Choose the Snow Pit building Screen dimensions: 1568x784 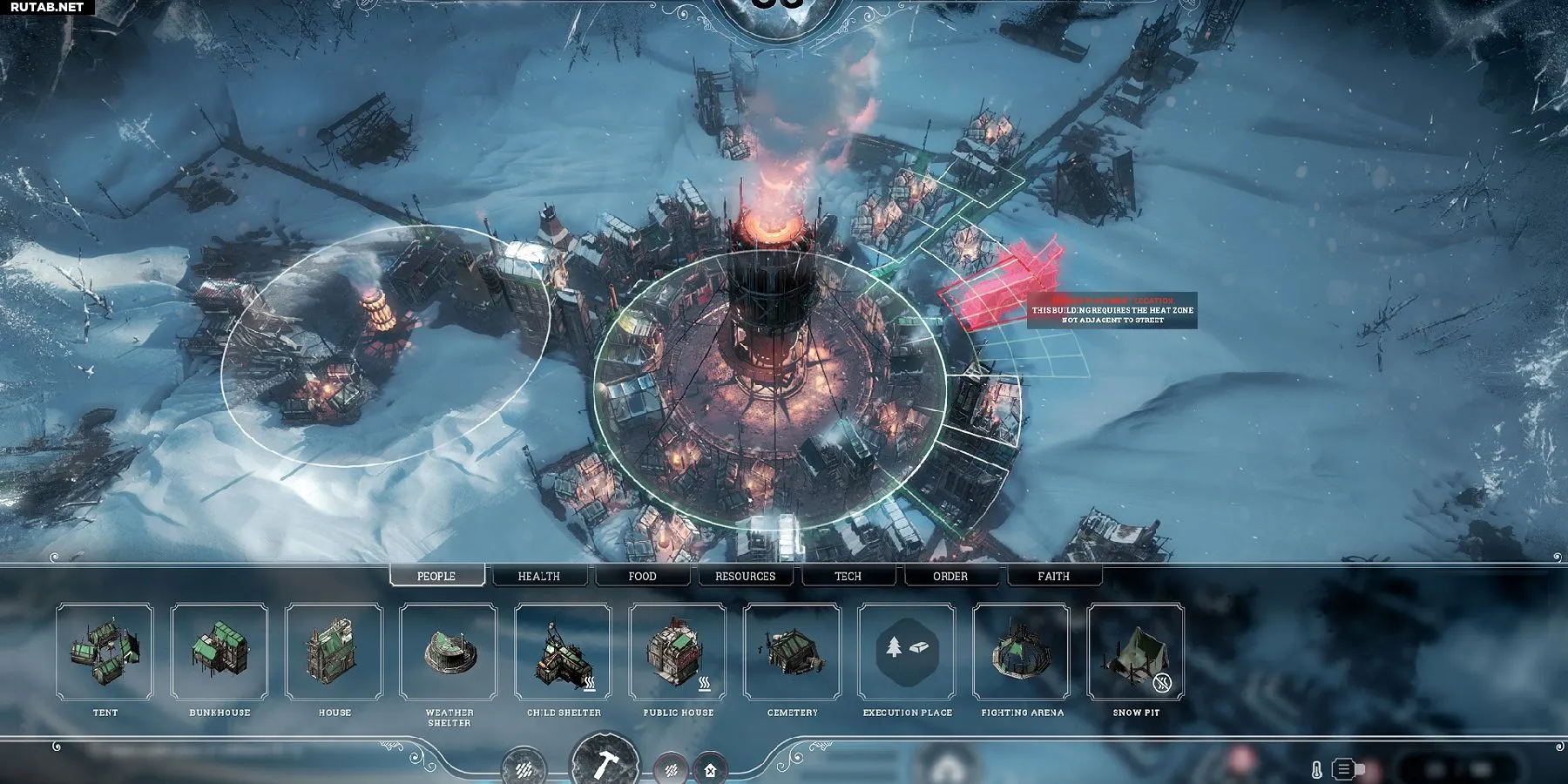(1136, 652)
